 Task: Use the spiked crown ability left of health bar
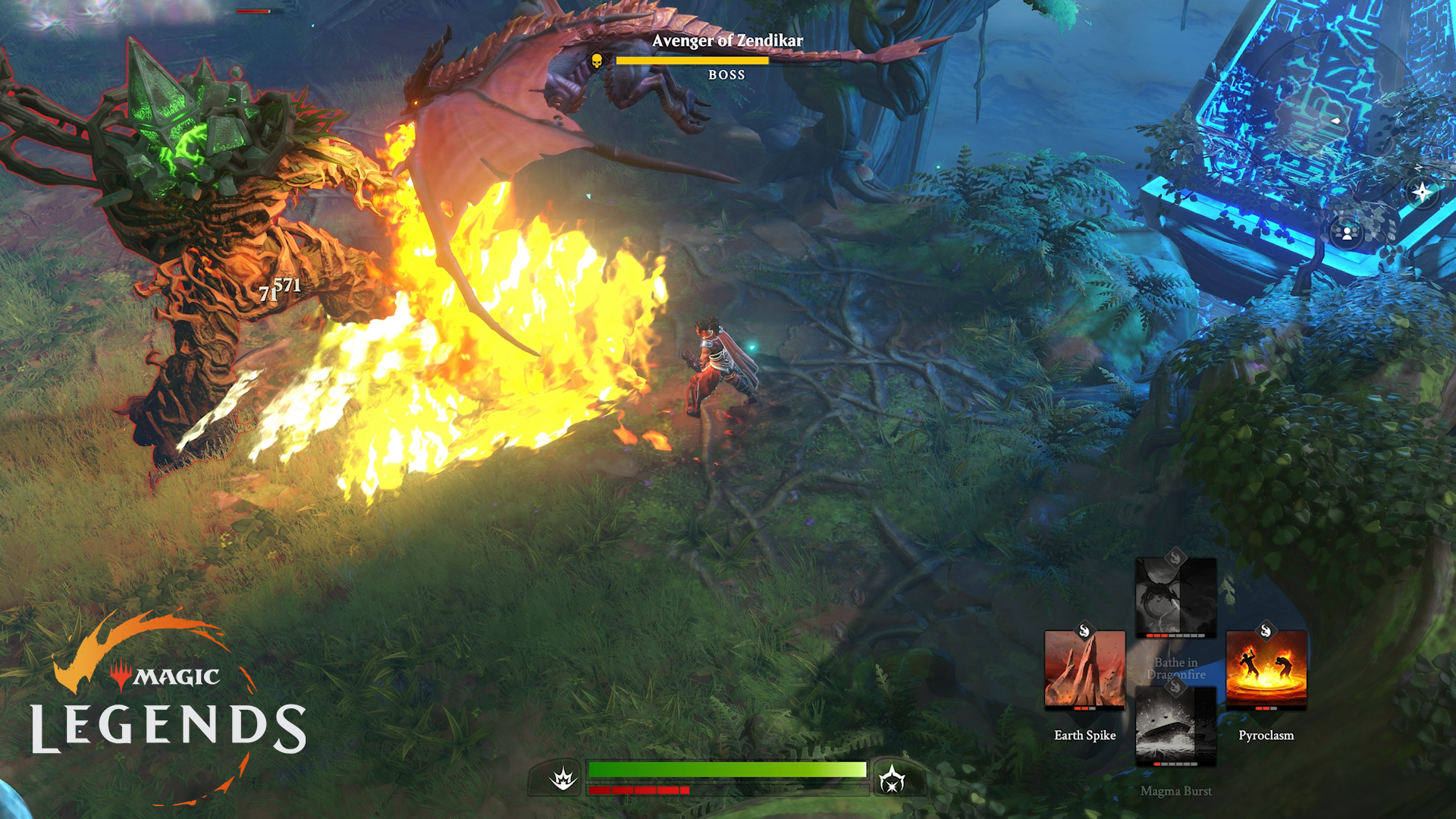[x=563, y=778]
